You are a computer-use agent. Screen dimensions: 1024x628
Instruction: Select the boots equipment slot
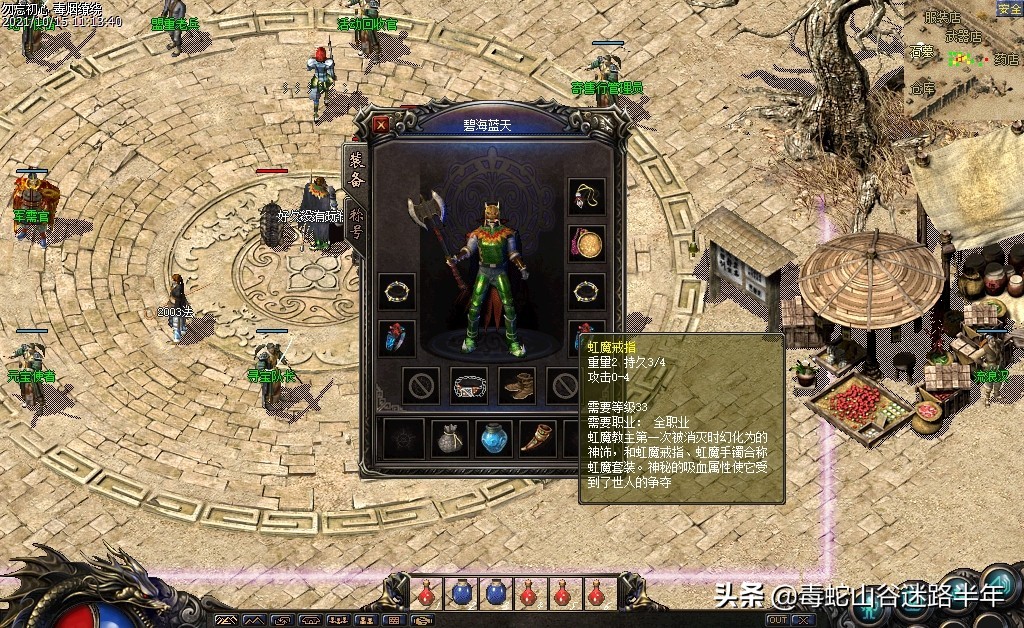517,386
